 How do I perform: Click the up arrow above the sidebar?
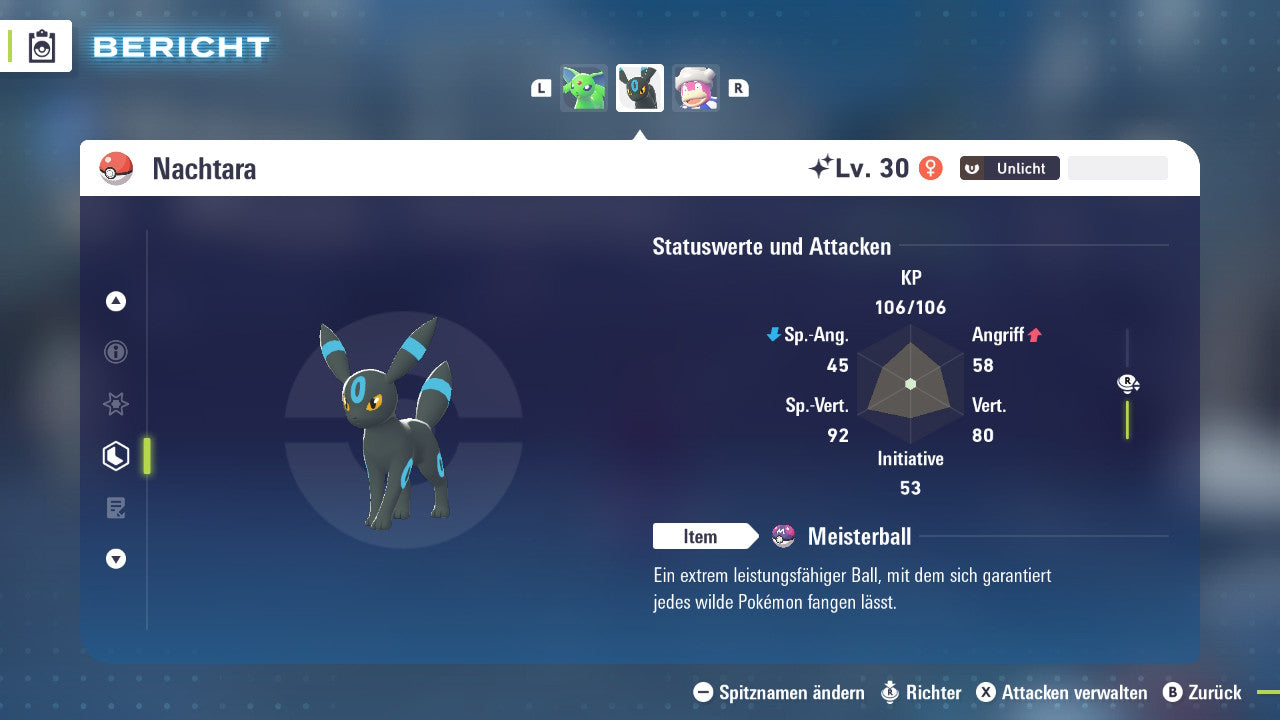coord(115,301)
